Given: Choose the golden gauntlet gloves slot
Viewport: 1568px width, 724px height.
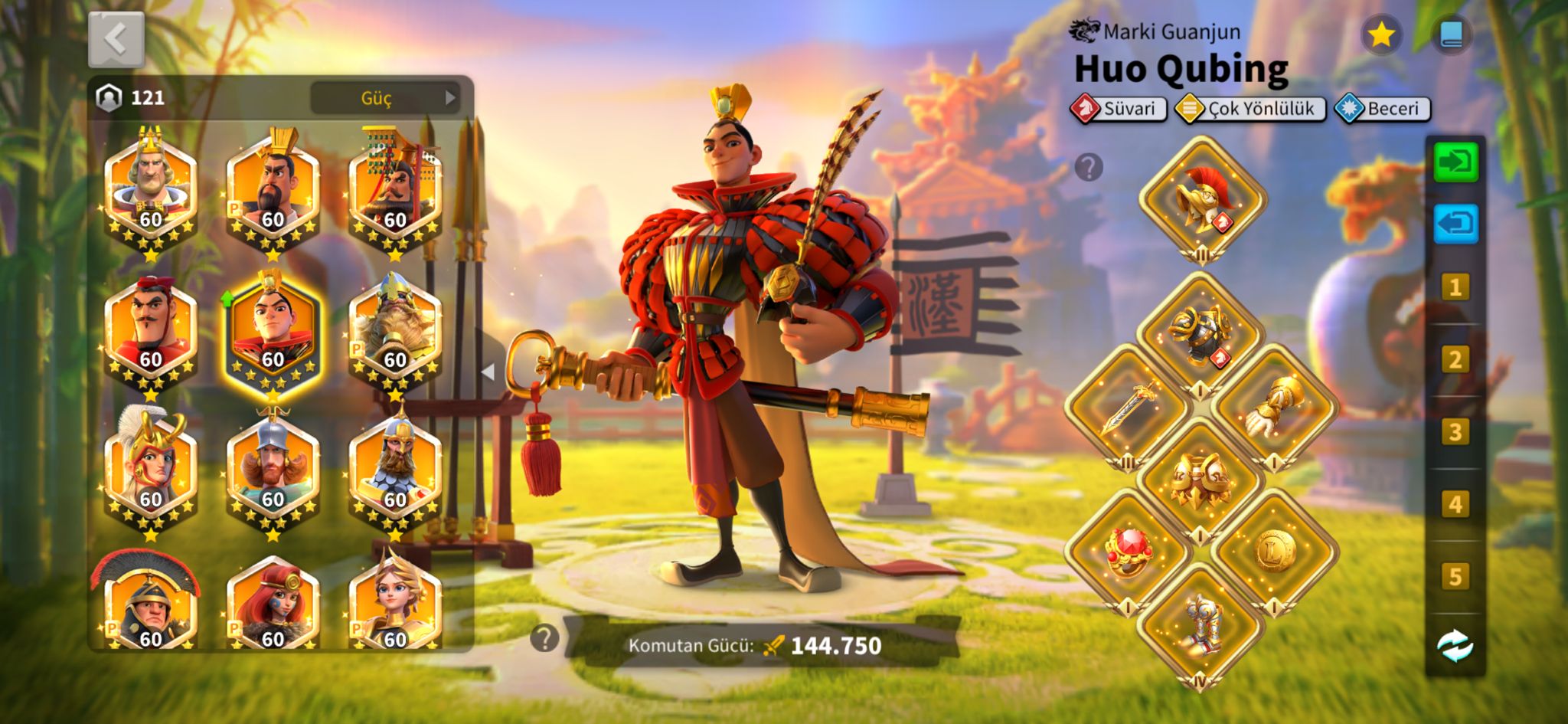Looking at the screenshot, I should coord(1274,407).
